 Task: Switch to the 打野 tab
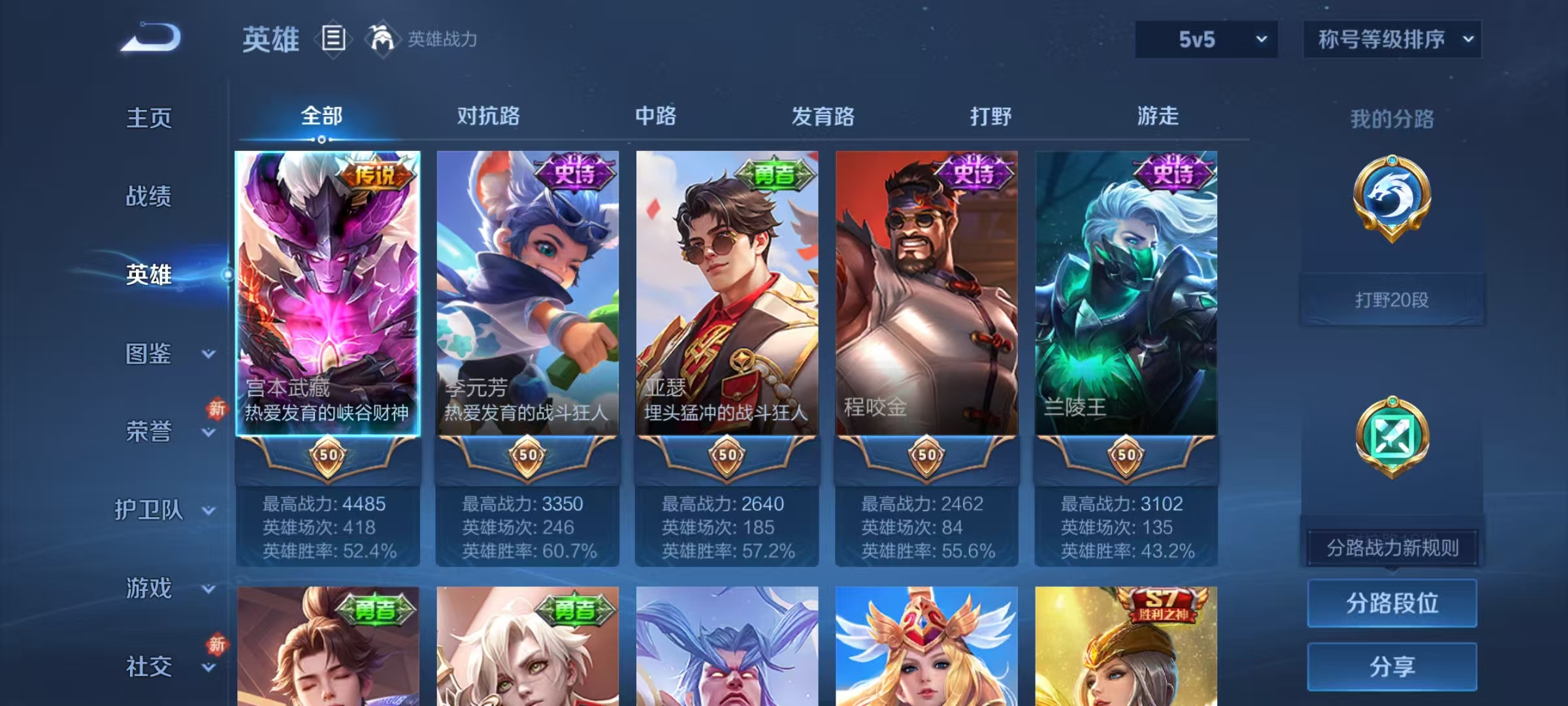click(x=990, y=116)
